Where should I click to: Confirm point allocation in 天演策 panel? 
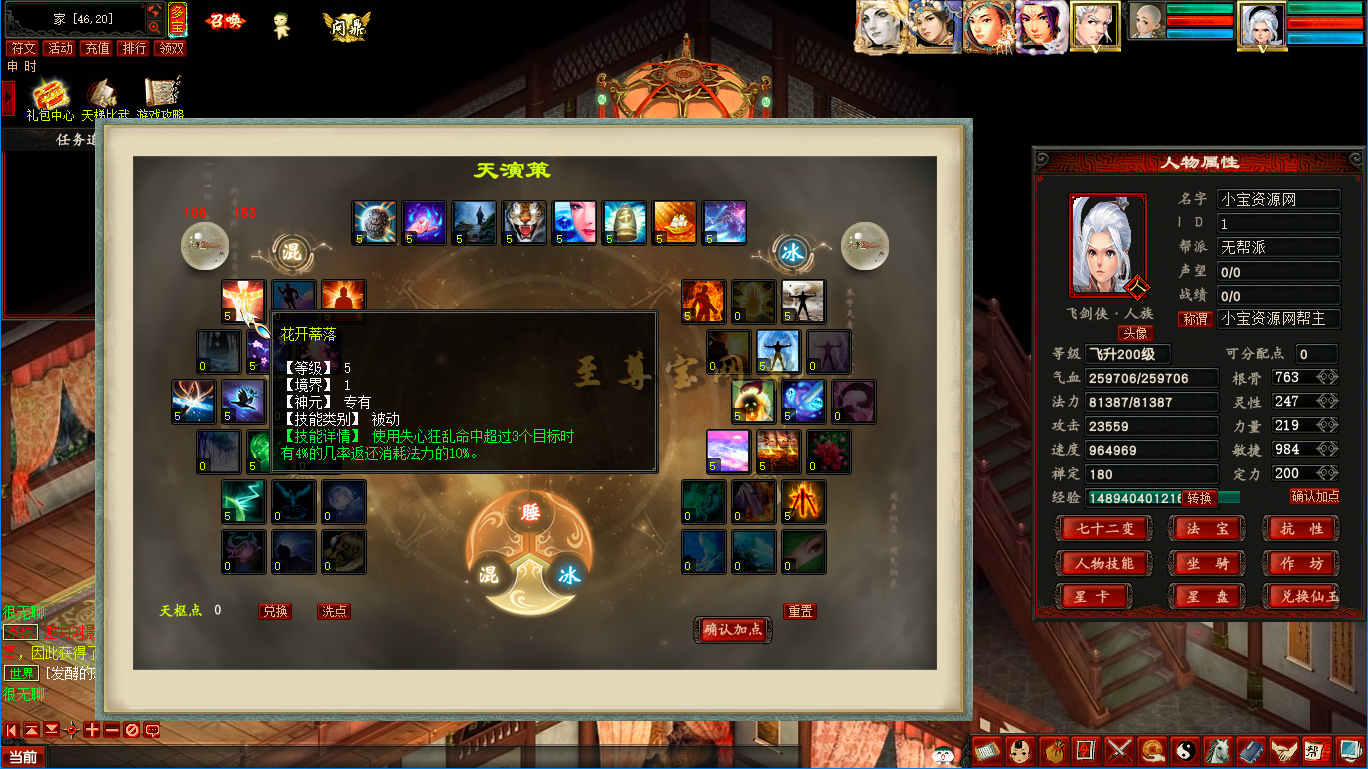click(732, 629)
